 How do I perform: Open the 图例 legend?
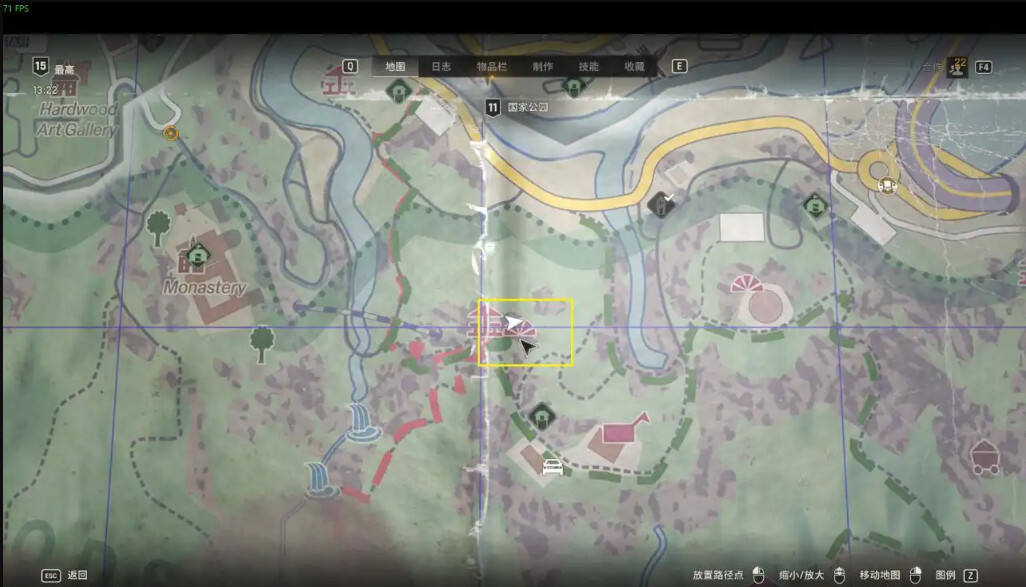945,575
